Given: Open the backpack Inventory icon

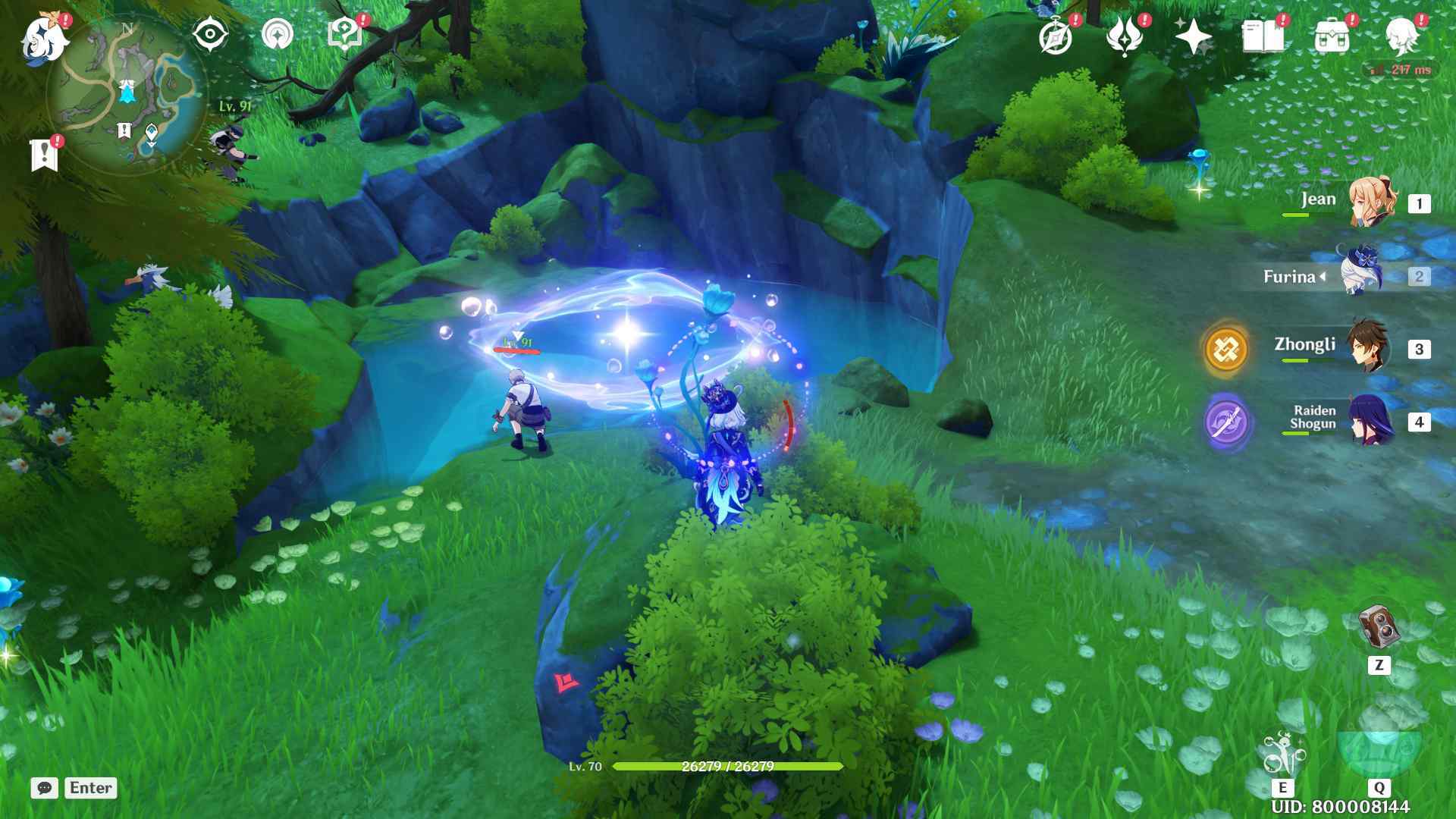Looking at the screenshot, I should [x=1332, y=36].
